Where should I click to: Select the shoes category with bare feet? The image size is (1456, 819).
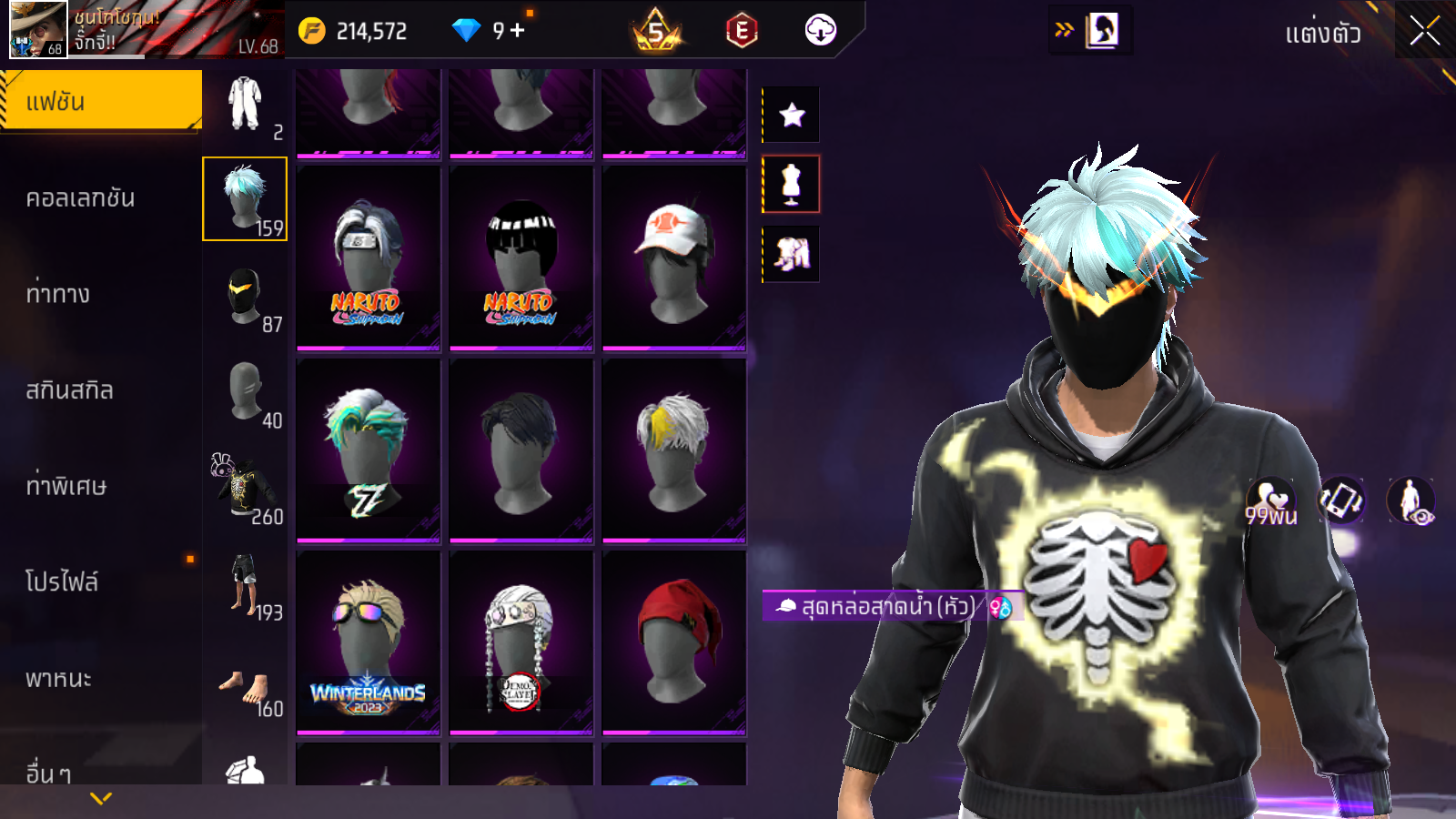(245, 689)
